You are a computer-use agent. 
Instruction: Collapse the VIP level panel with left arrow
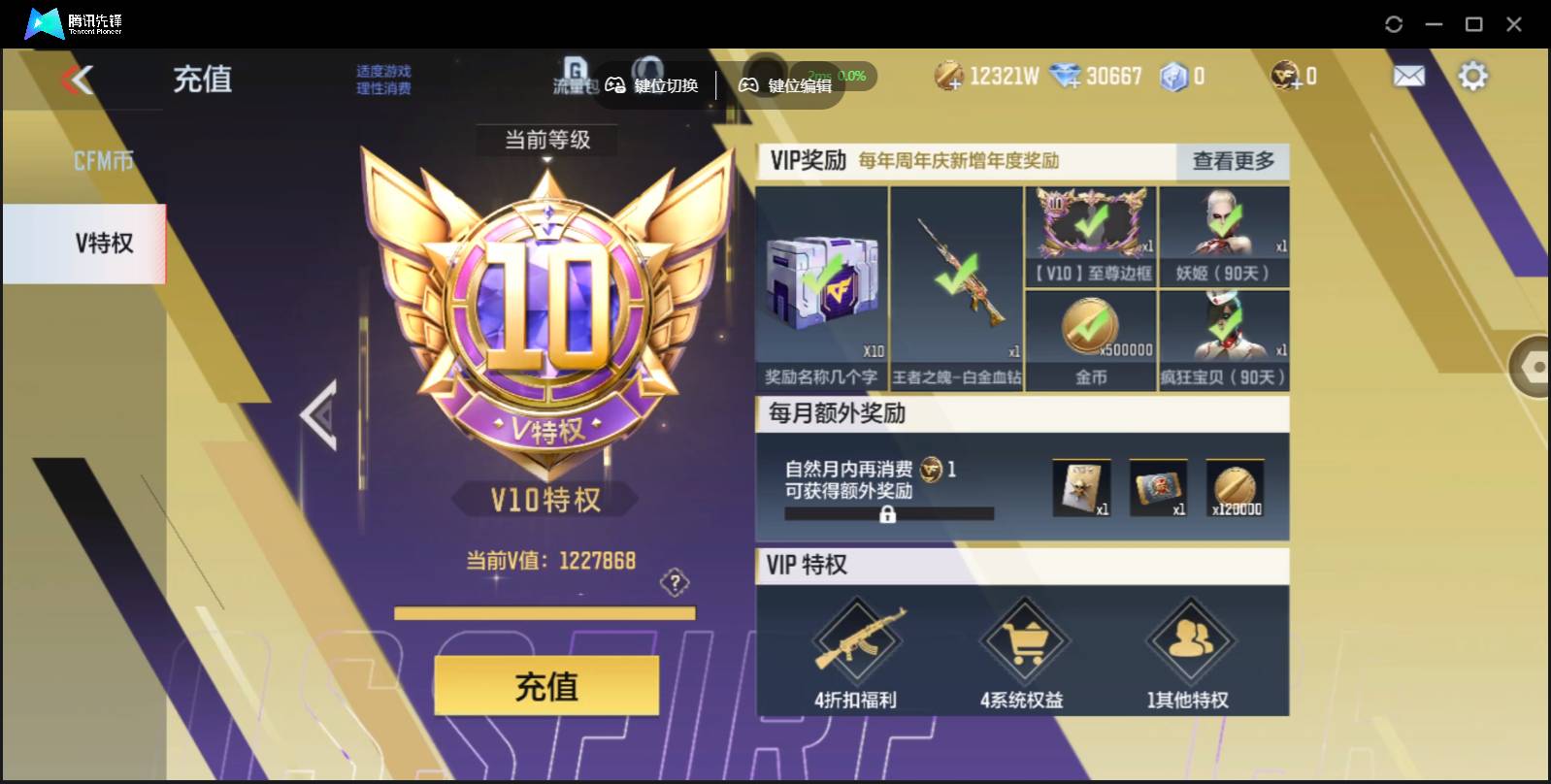pyautogui.click(x=320, y=415)
